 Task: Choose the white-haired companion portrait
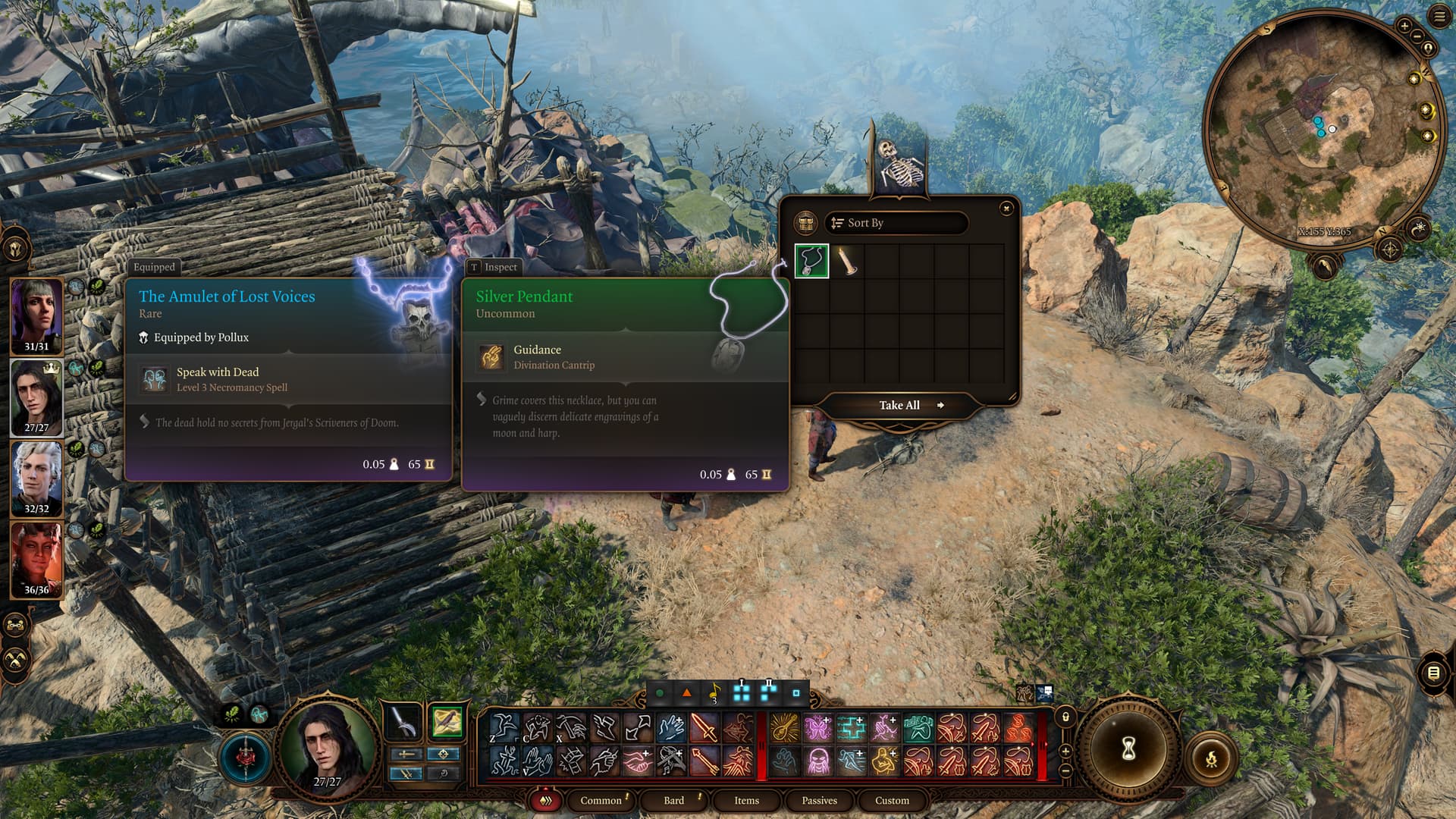tap(36, 478)
